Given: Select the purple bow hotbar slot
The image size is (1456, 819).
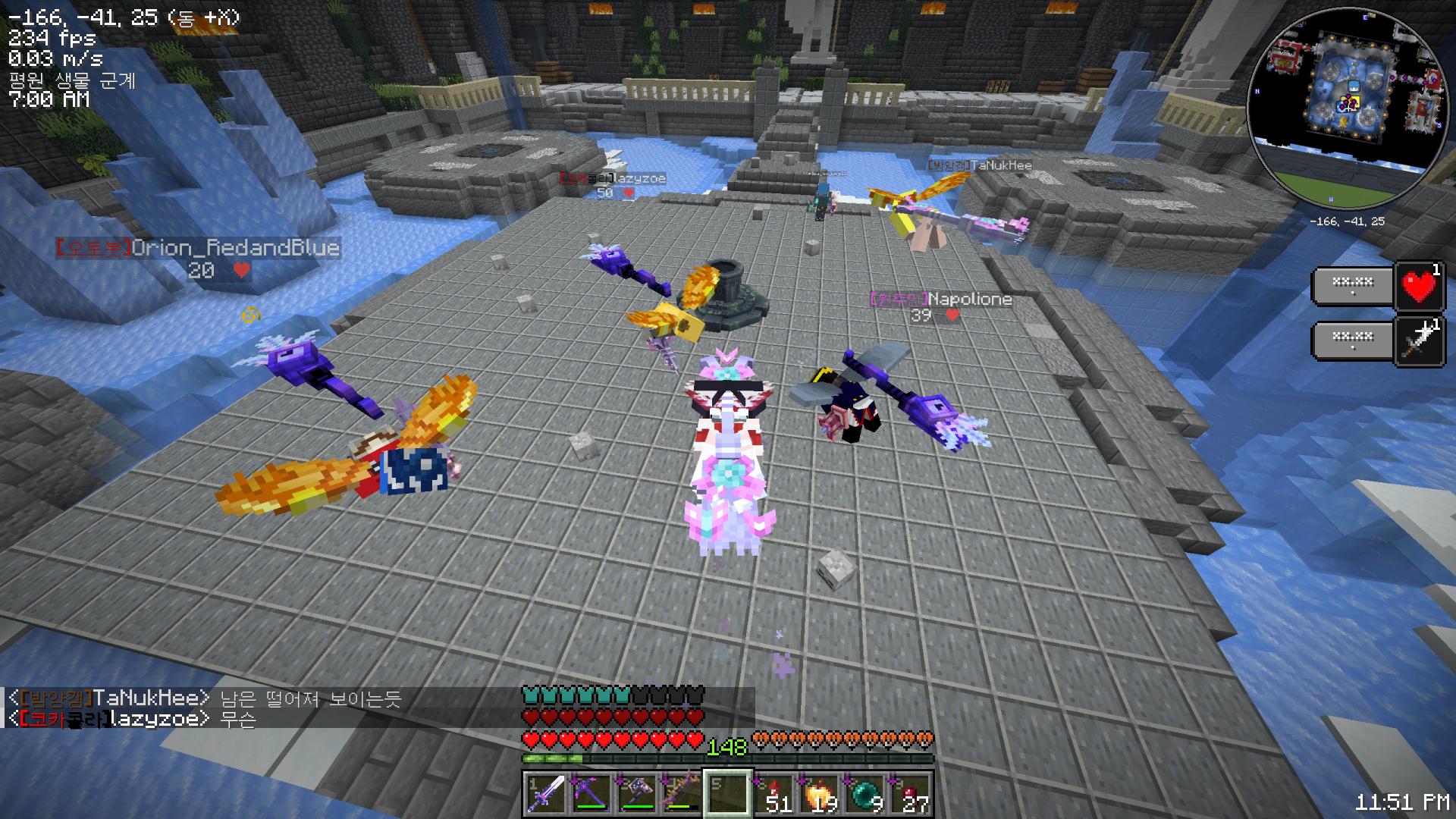Looking at the screenshot, I should [682, 795].
